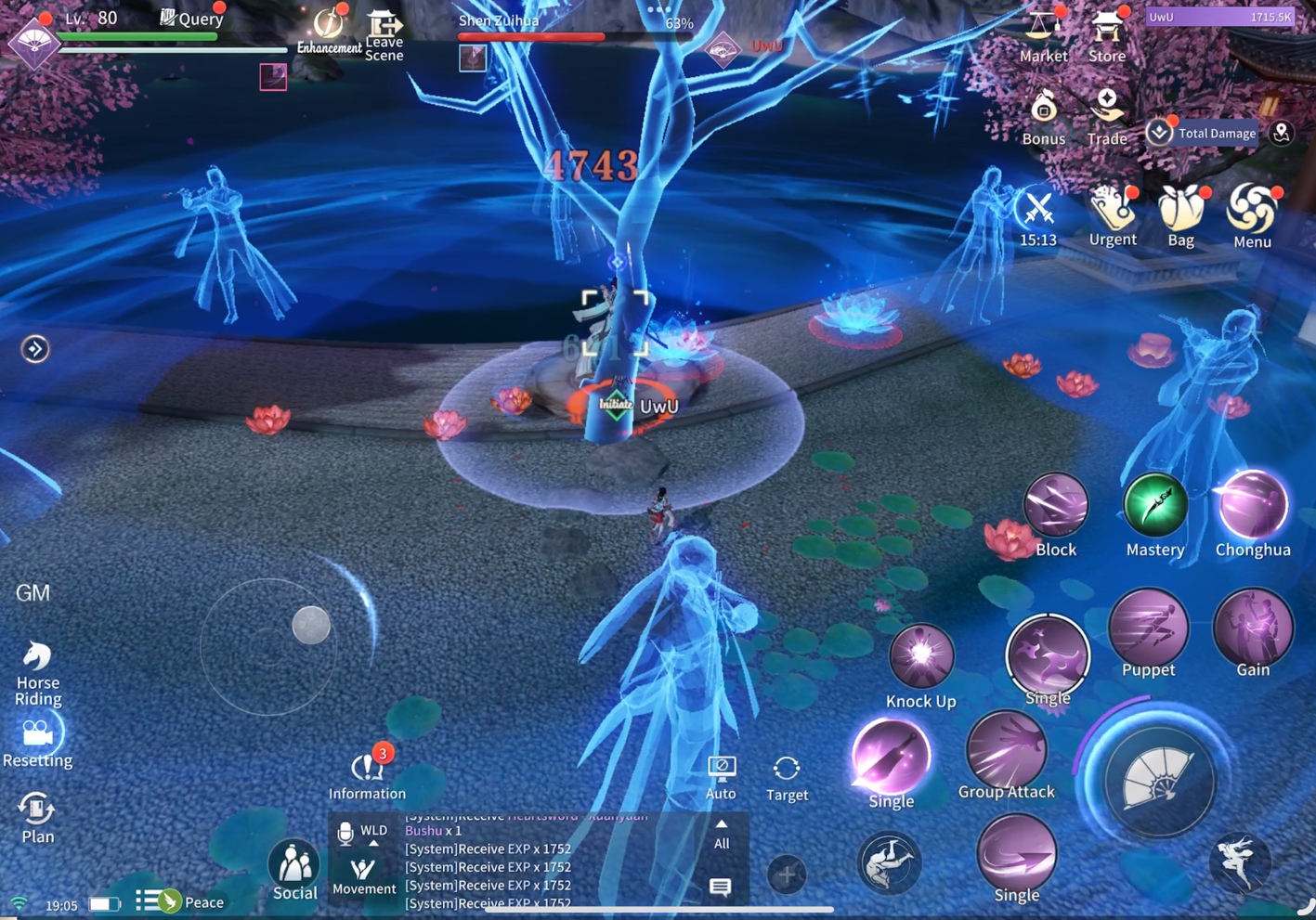Screen dimensions: 1316x920
Task: Open the Bonus pouch icon
Action: click(x=1043, y=115)
